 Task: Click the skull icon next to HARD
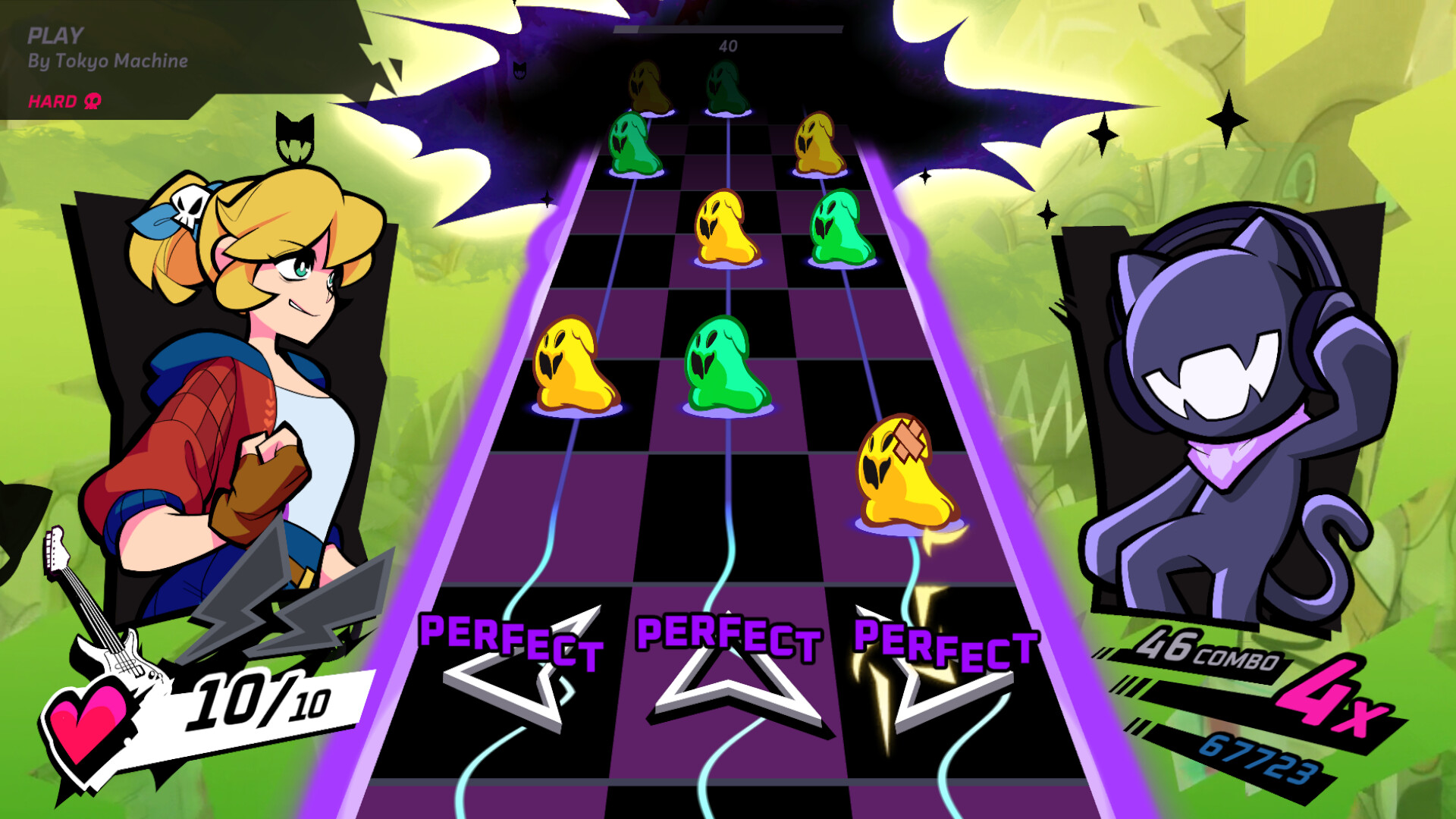(91, 99)
